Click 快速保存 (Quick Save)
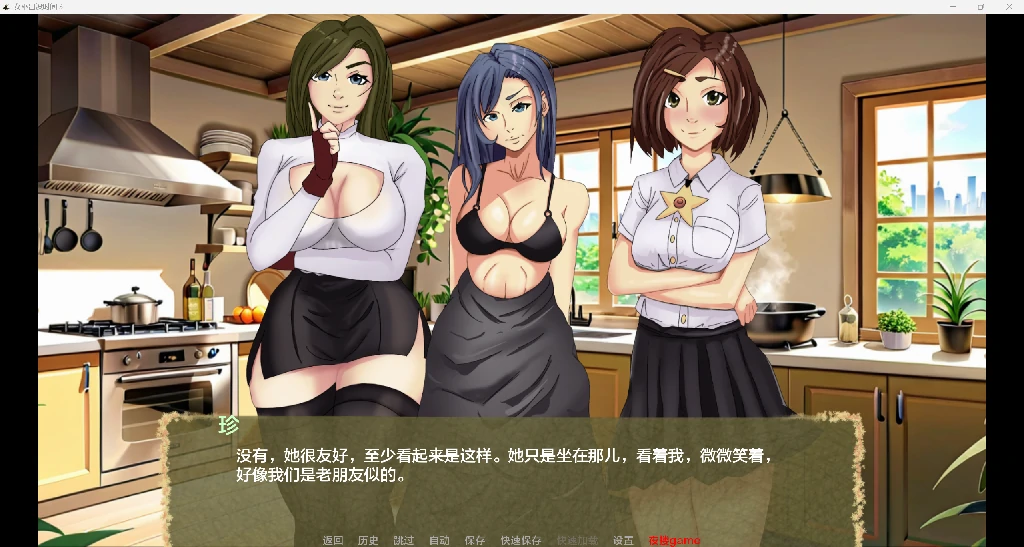Viewport: 1024px width, 547px height. (521, 540)
